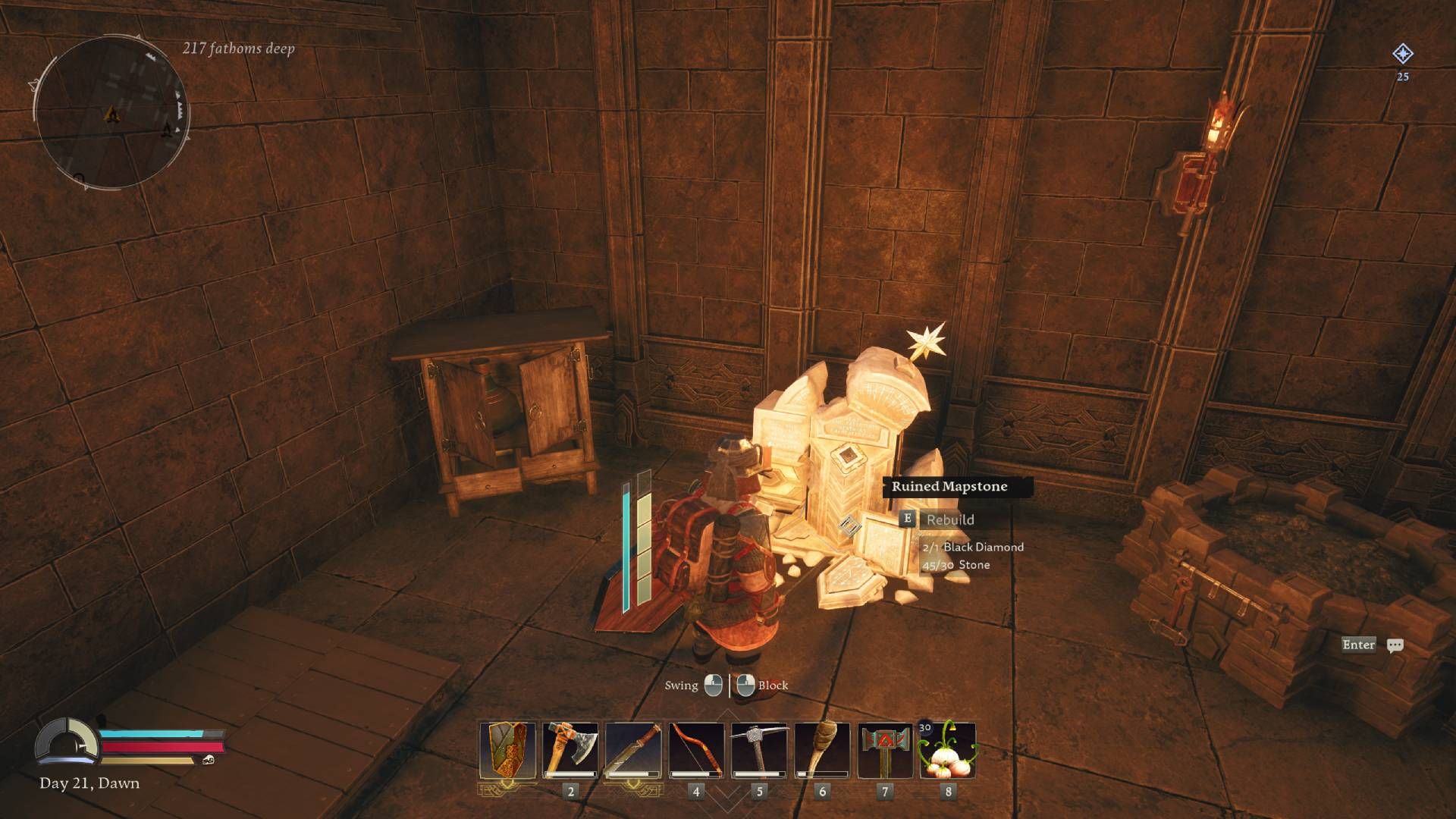The image size is (1456, 819).
Task: Click the Enter chat button
Action: click(x=1358, y=645)
